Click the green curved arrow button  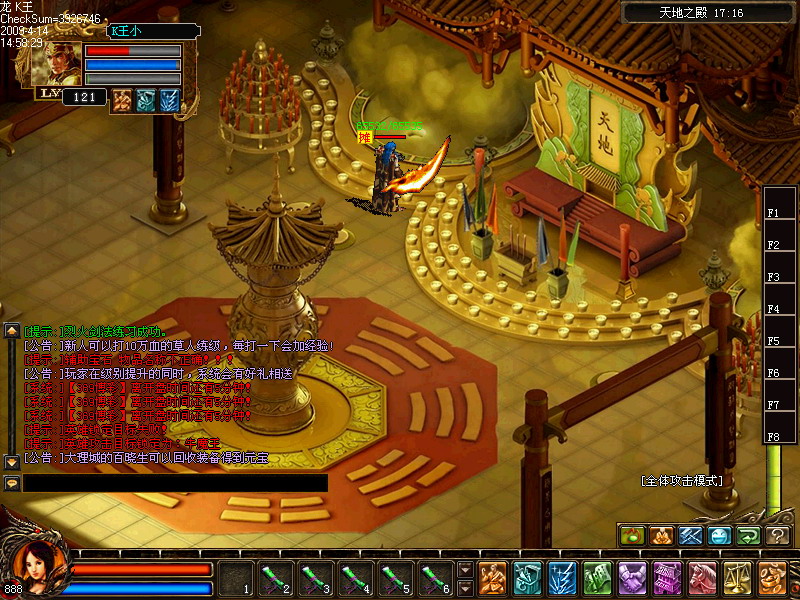pyautogui.click(x=749, y=536)
